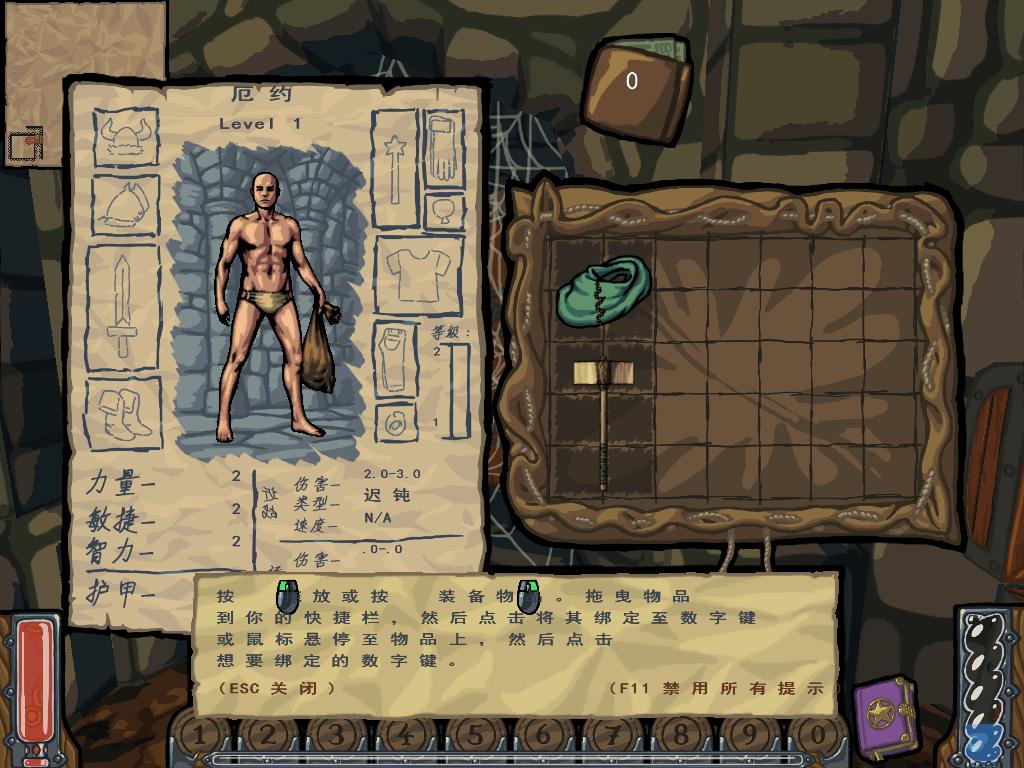Choose the boots equipment slot
Image resolution: width=1024 pixels, height=768 pixels.
(x=125, y=413)
